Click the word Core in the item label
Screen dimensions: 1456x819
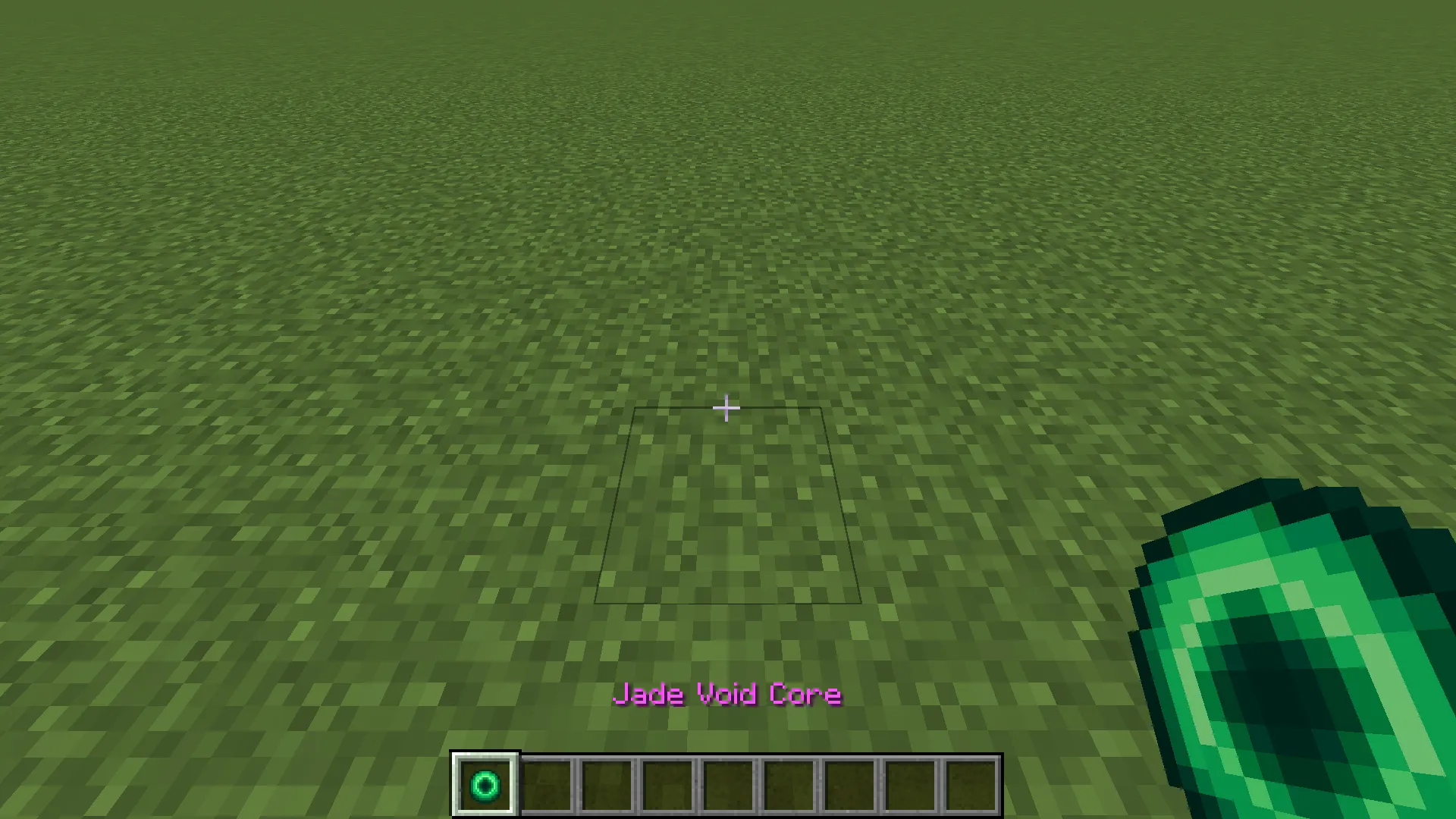[x=805, y=694]
